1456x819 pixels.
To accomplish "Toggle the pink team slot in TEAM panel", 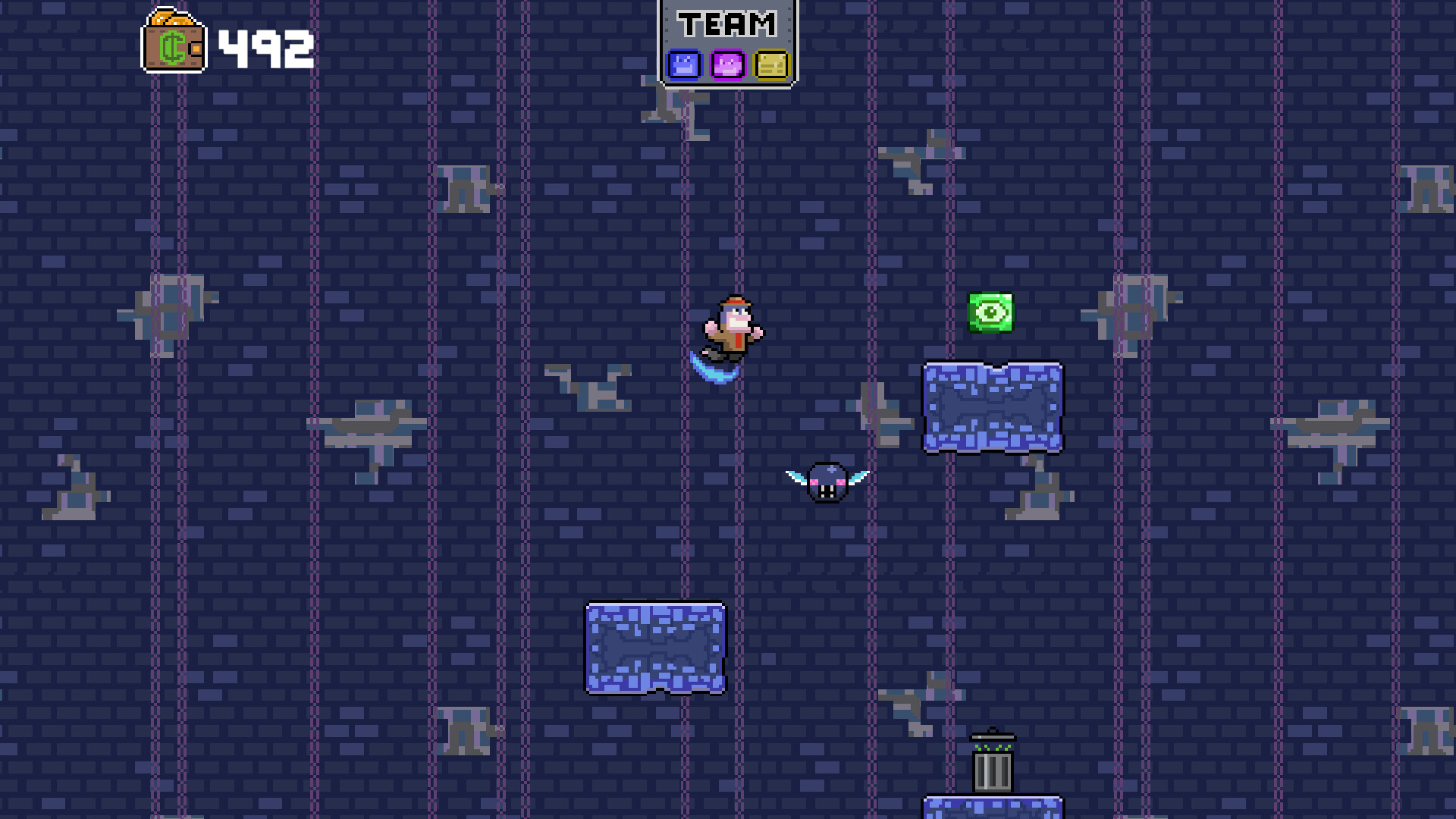I will click(726, 67).
